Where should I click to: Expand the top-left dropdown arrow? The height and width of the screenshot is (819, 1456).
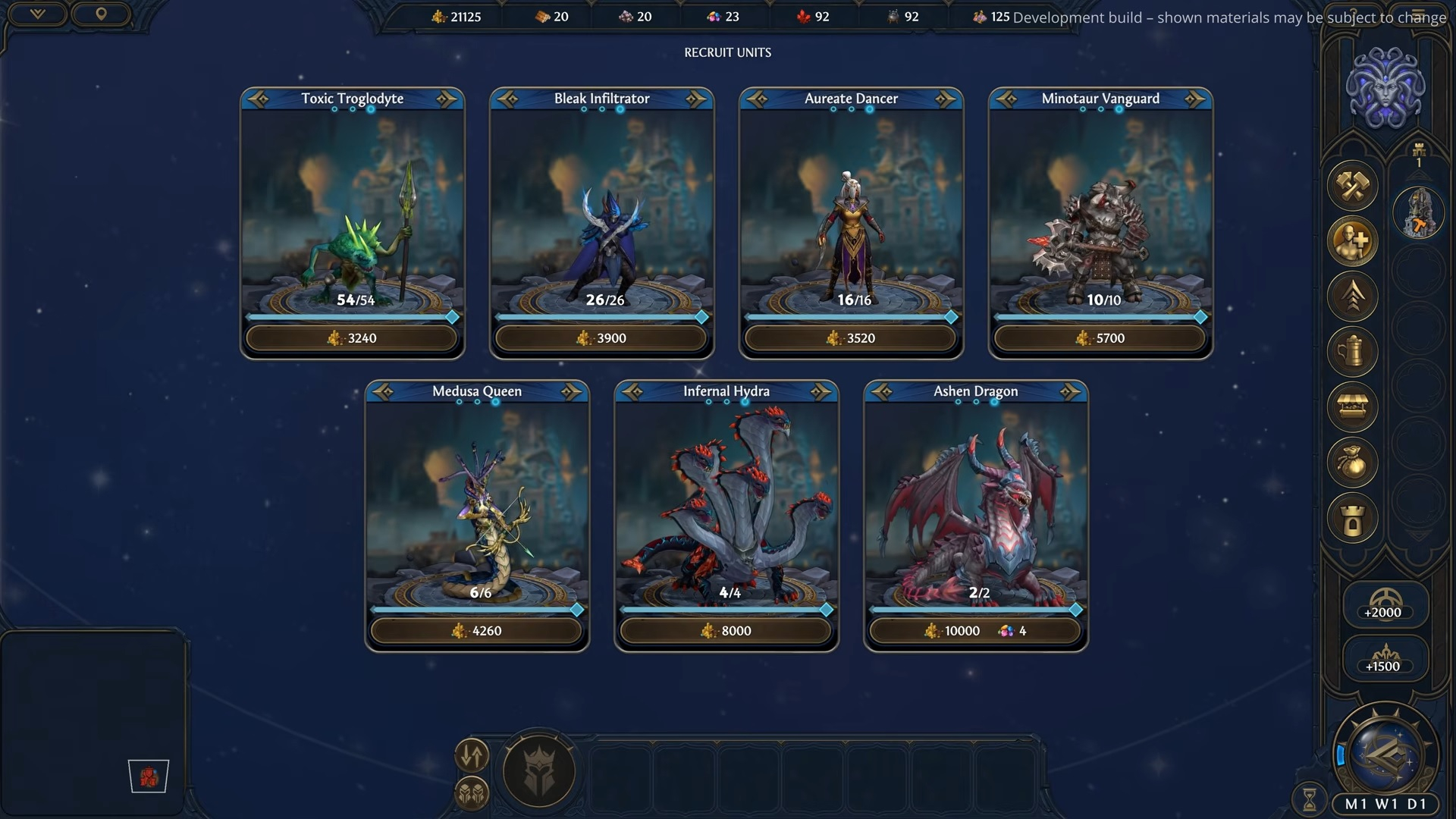pyautogui.click(x=37, y=14)
